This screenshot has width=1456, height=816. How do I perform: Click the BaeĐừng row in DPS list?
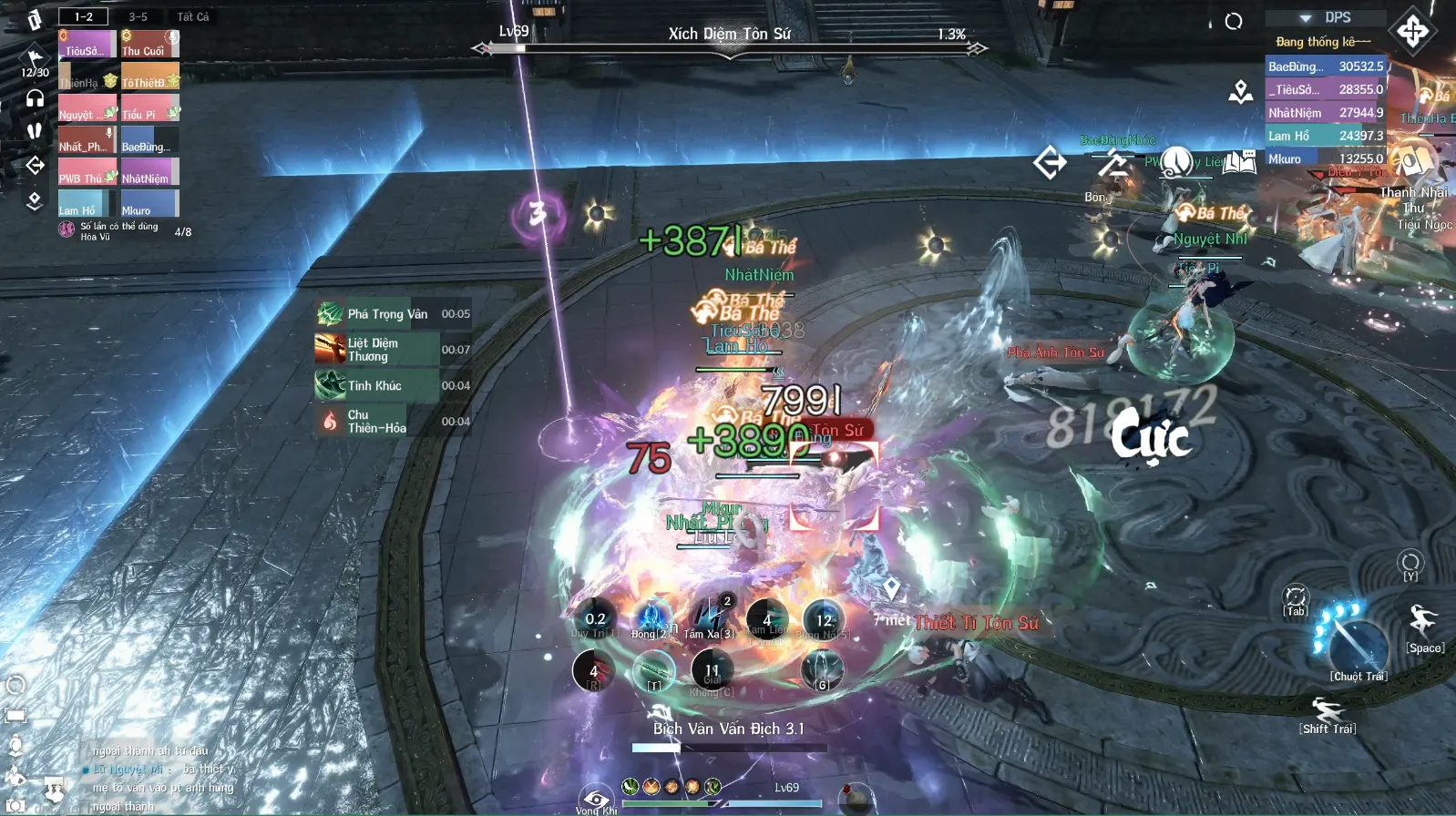coord(1326,66)
